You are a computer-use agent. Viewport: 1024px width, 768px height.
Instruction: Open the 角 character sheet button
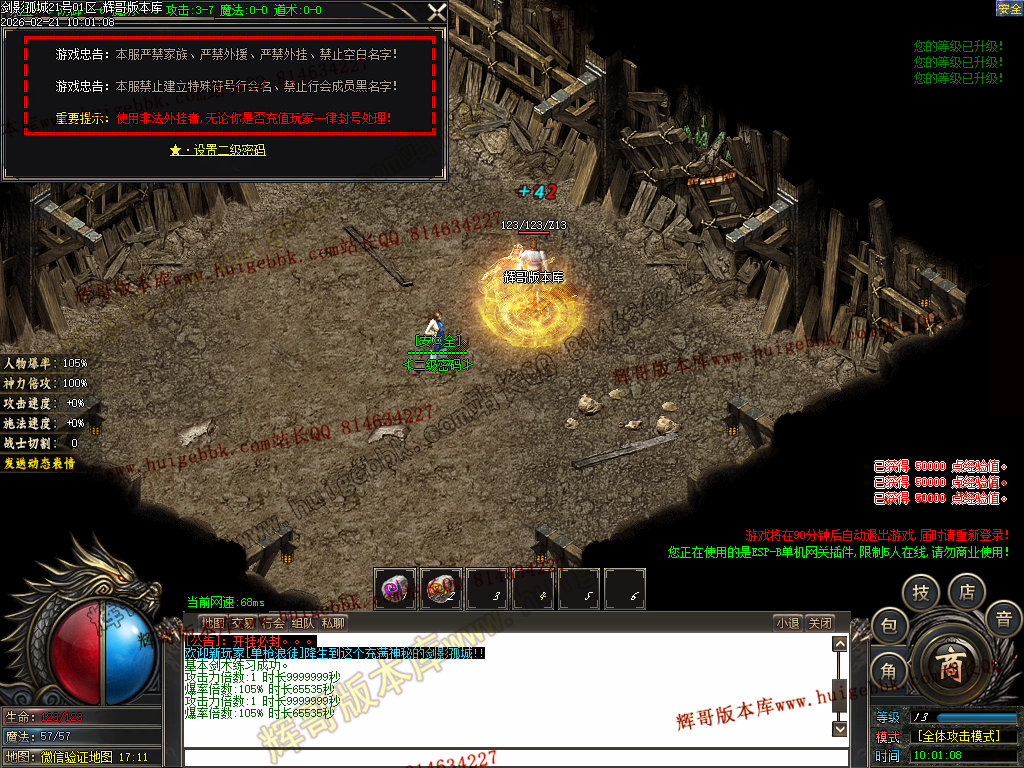pos(889,671)
